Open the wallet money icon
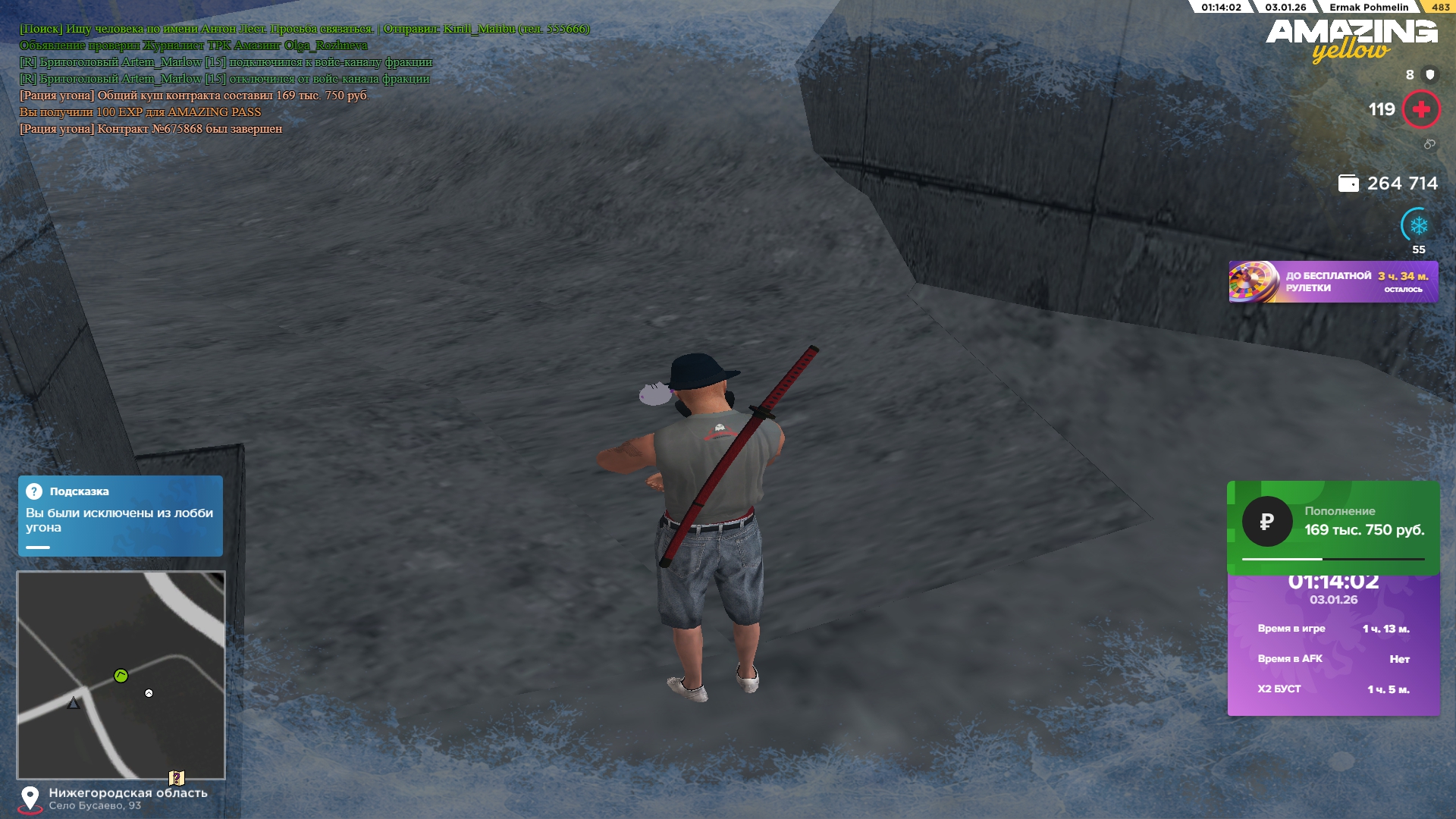 (x=1348, y=184)
